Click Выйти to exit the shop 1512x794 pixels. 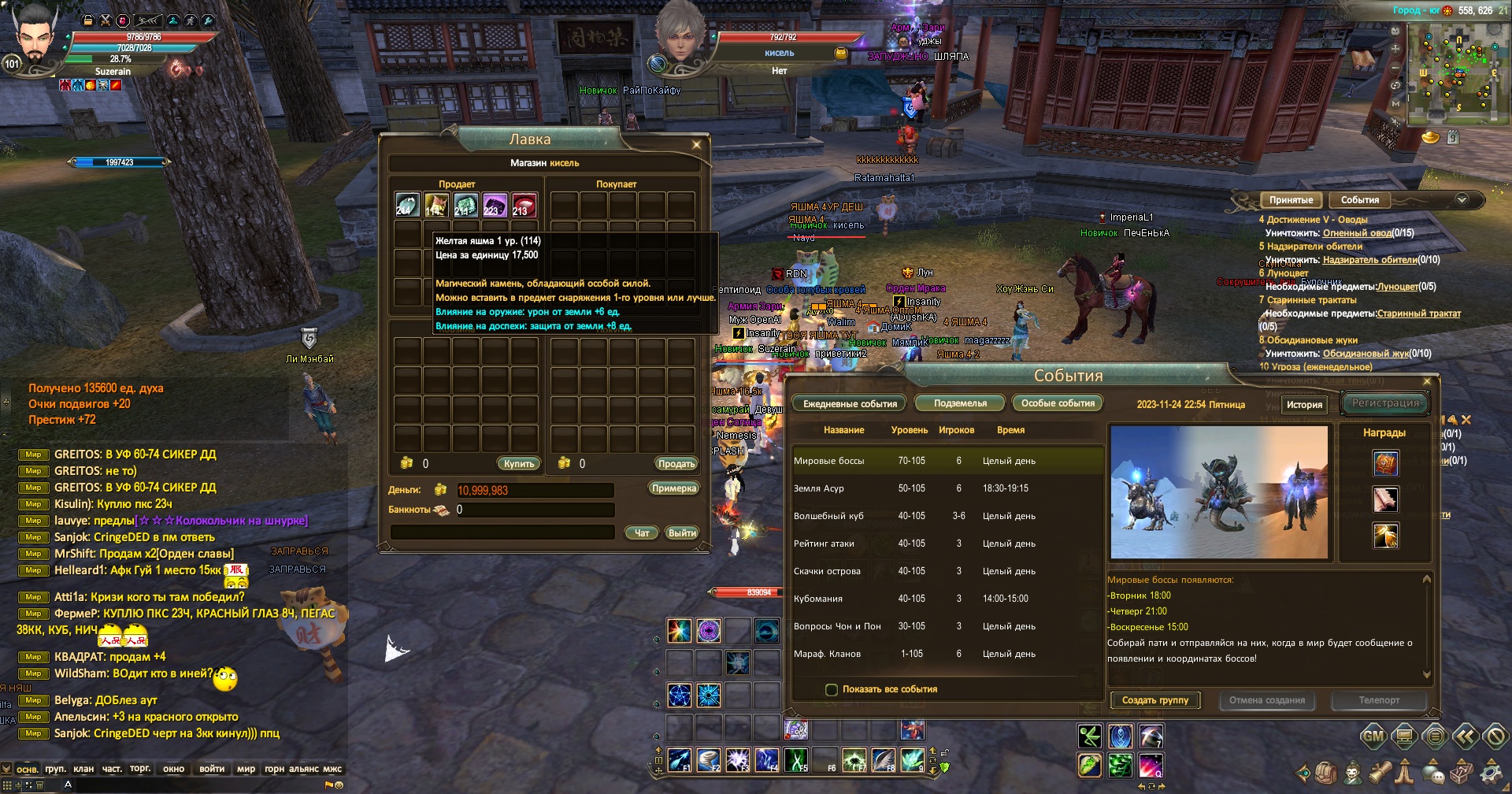[x=681, y=533]
